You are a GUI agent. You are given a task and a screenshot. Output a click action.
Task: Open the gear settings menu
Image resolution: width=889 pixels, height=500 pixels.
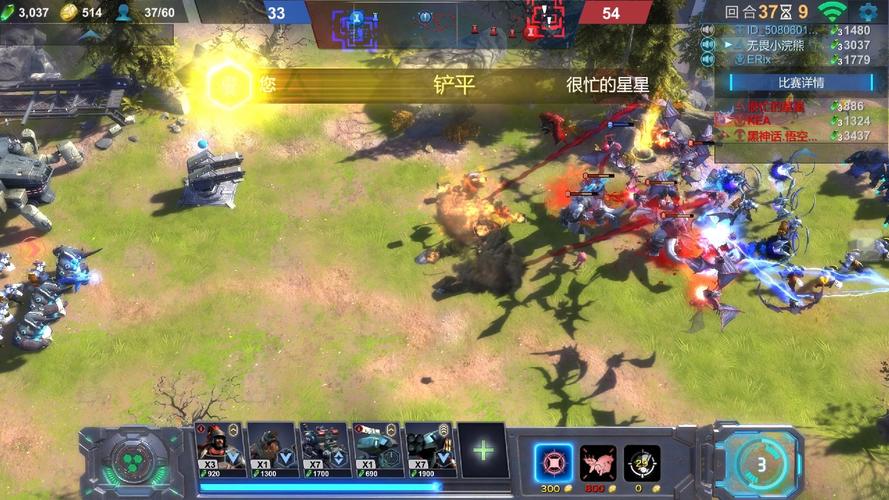tap(867, 12)
